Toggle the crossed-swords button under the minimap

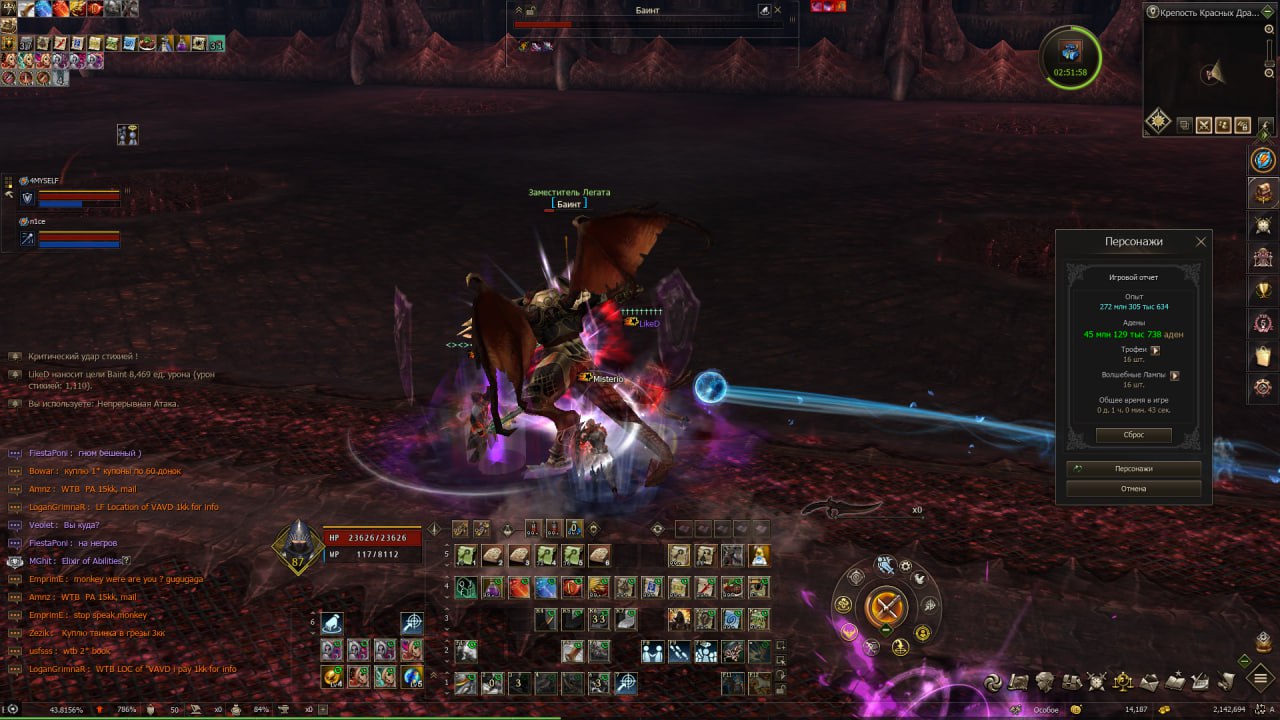(1204, 125)
